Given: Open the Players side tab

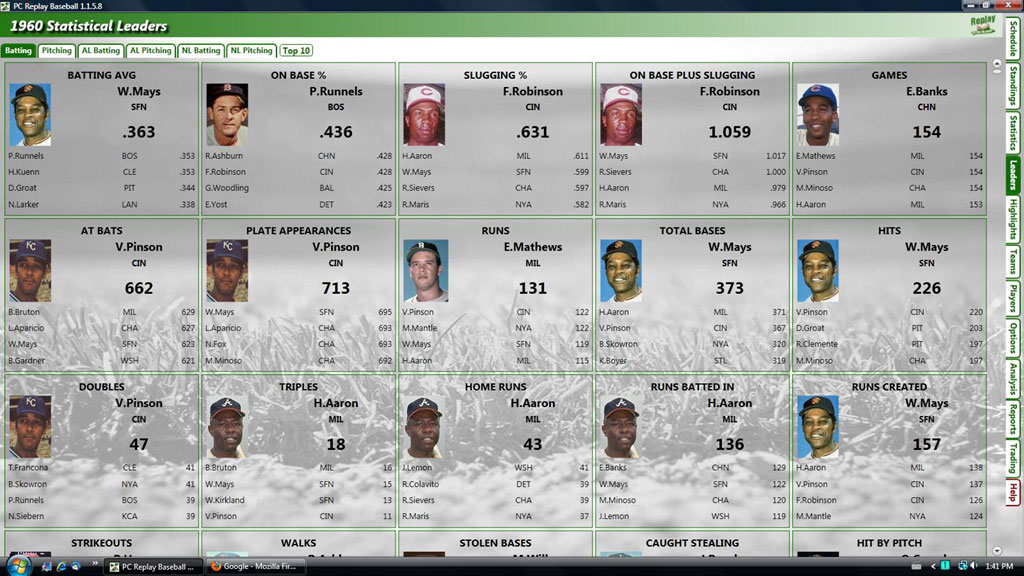Looking at the screenshot, I should tap(1013, 300).
